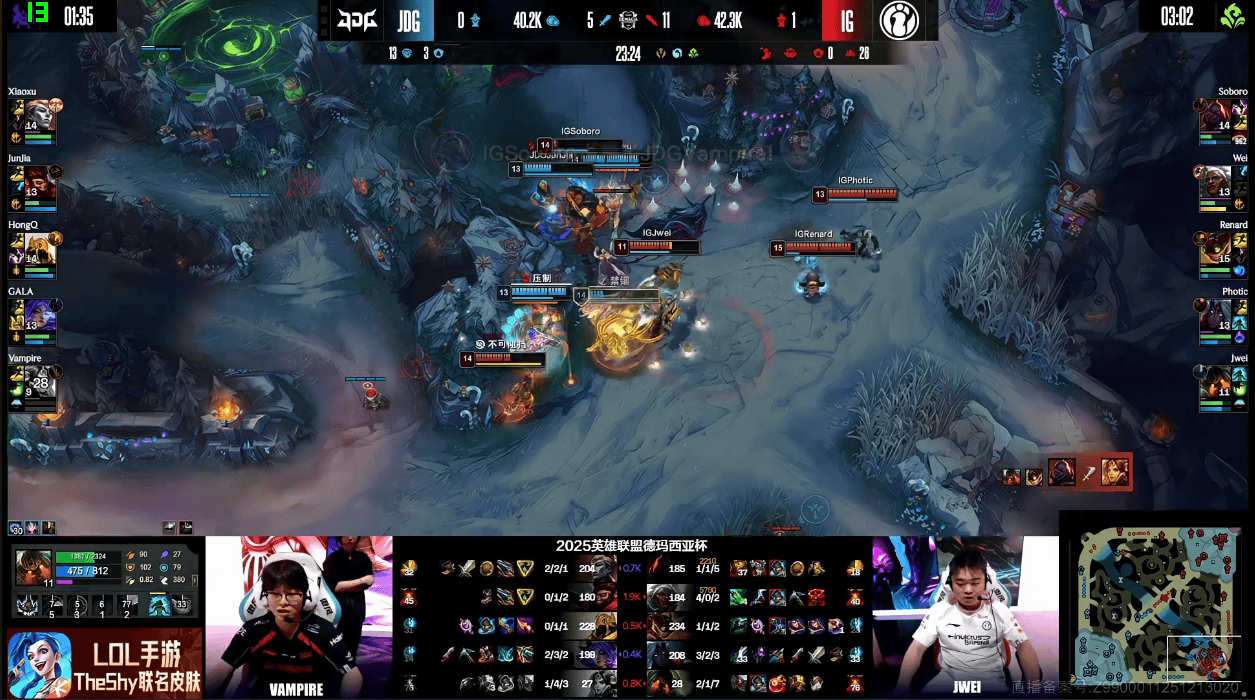Screen dimensions: 1255x700
Task: Choose Wei's champion portrait
Action: tap(1216, 180)
